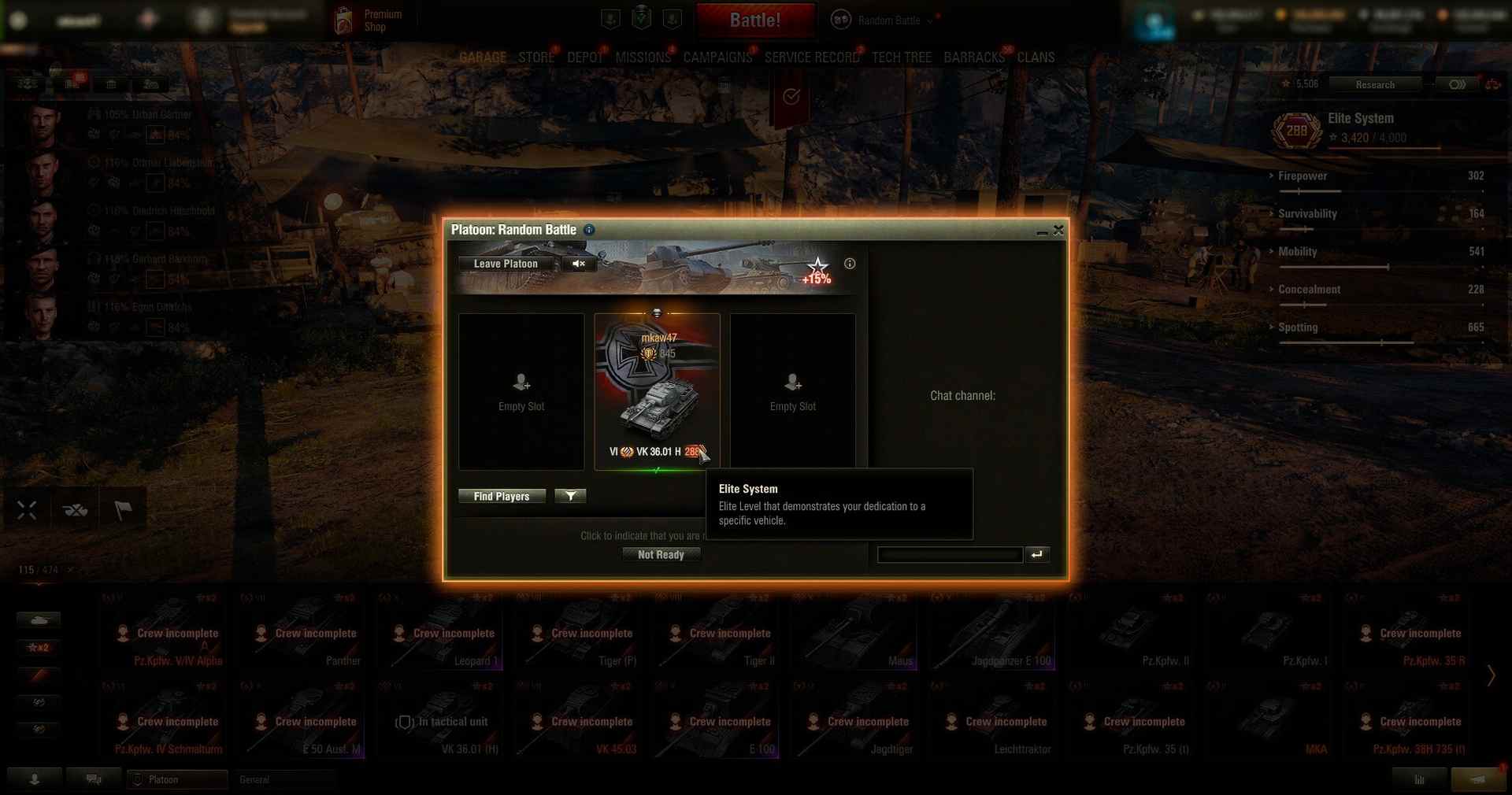Show platoon bonus info icon

point(850,264)
